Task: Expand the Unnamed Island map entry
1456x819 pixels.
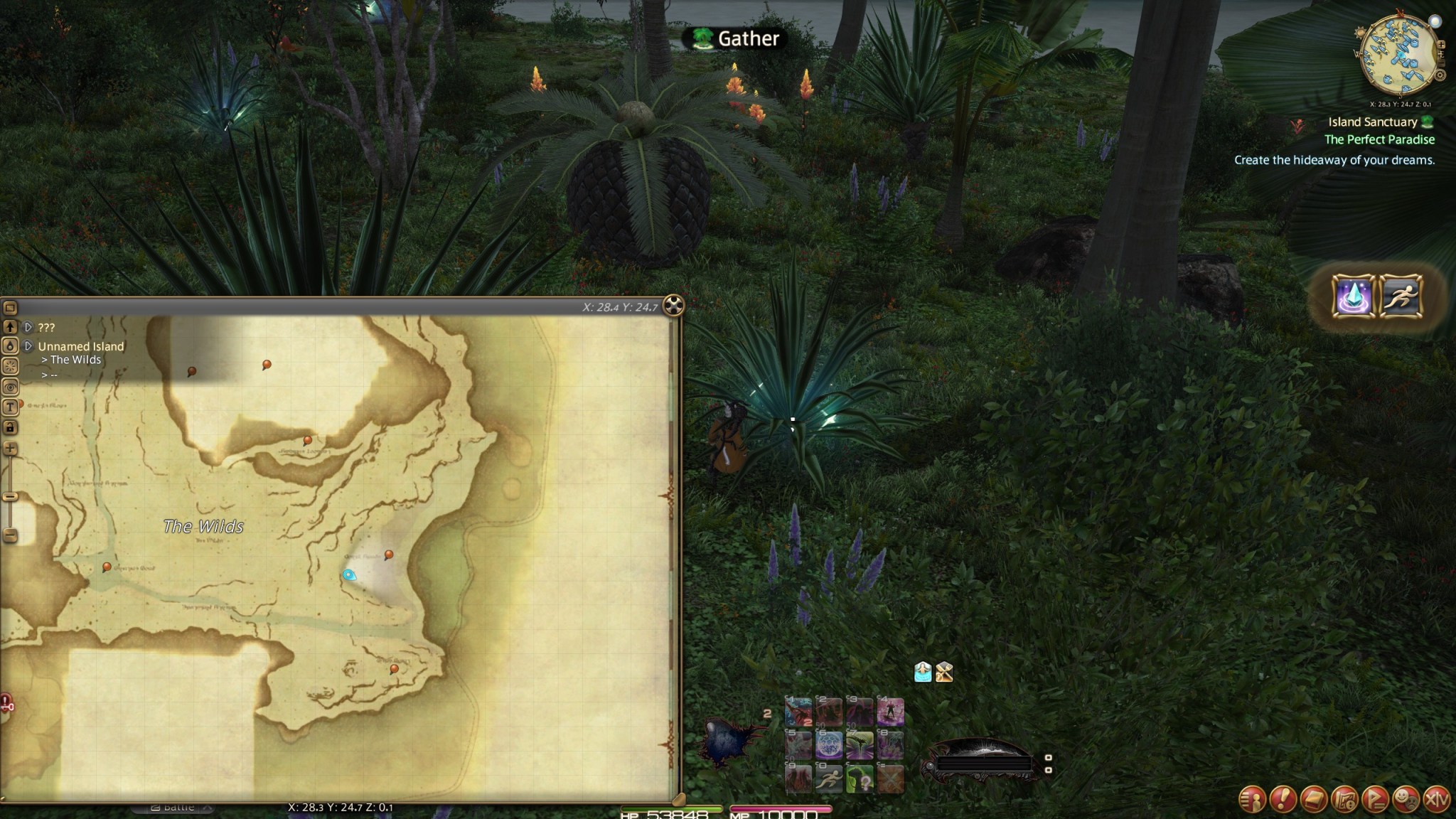Action: click(x=28, y=346)
